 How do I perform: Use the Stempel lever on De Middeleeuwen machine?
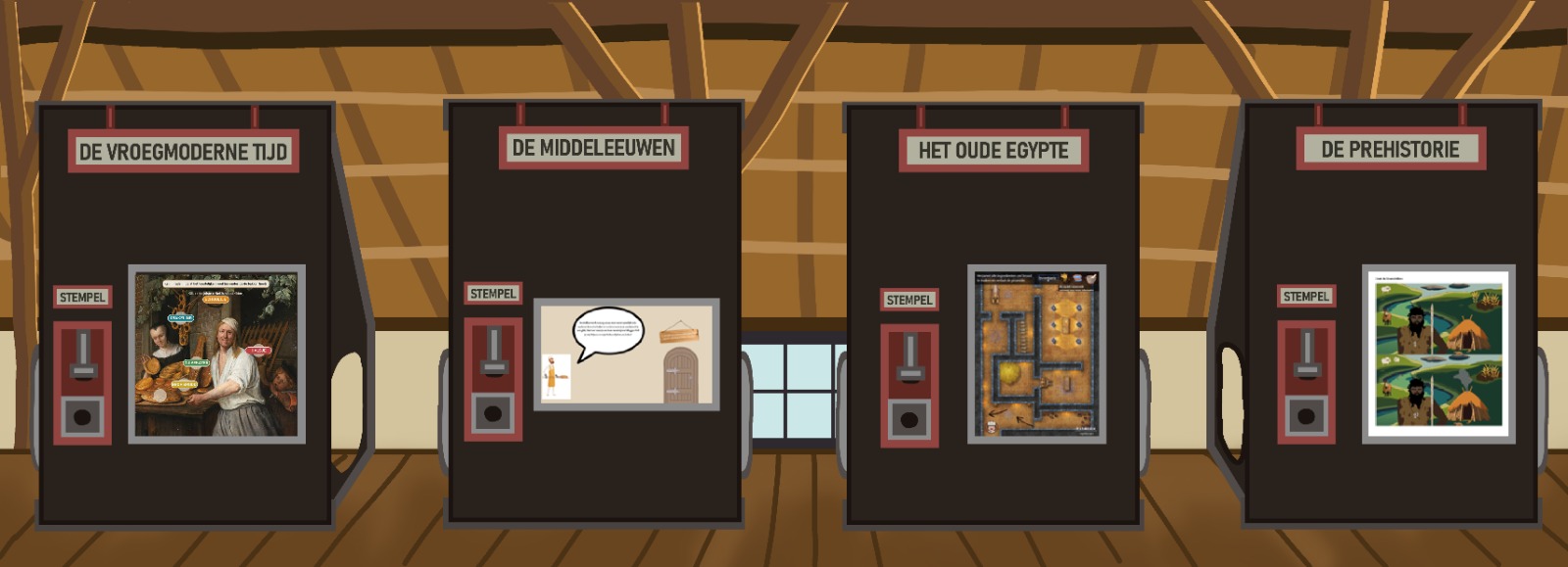point(493,353)
